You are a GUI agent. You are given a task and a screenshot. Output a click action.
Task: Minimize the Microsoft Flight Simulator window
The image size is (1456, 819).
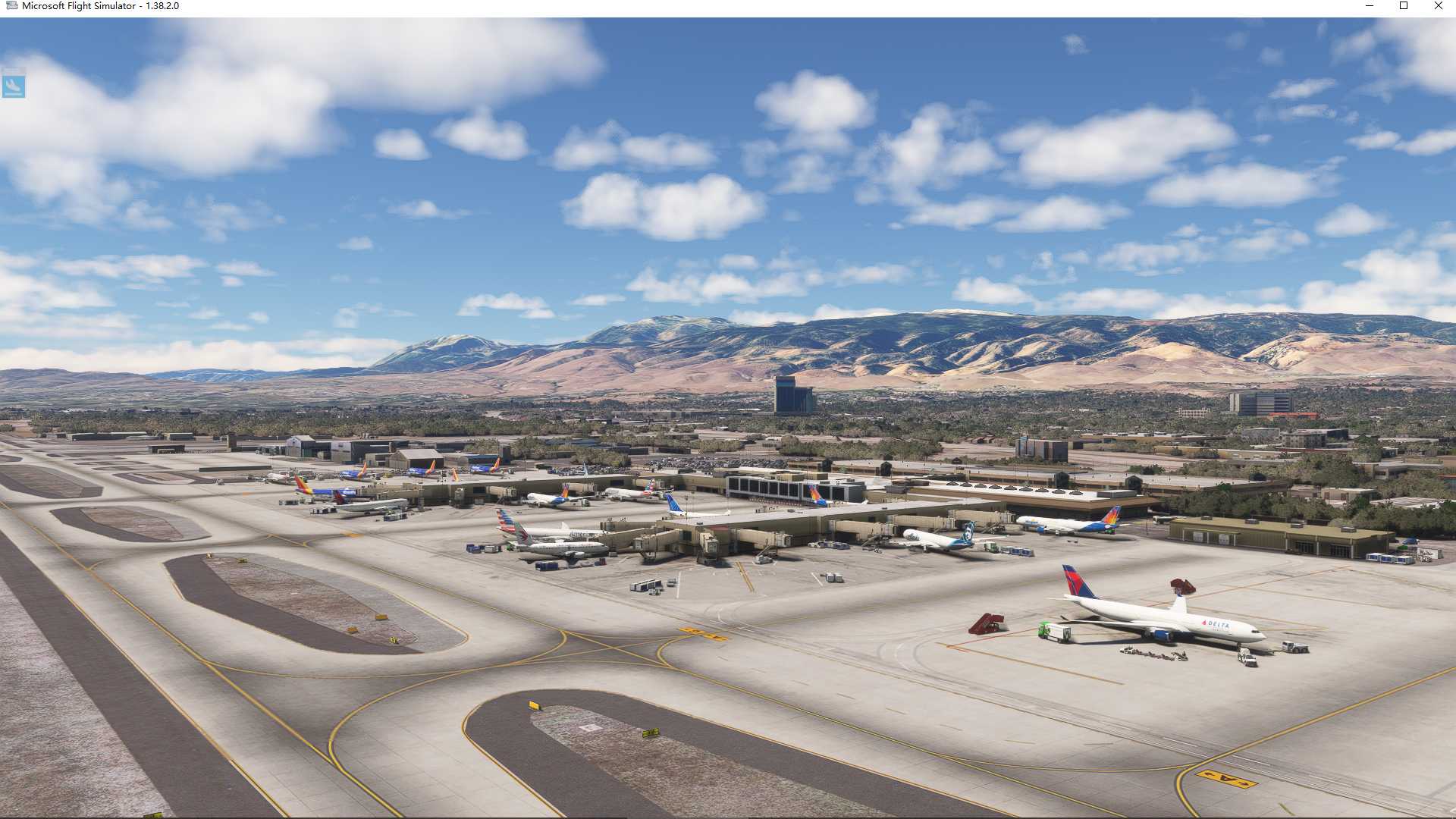1370,6
